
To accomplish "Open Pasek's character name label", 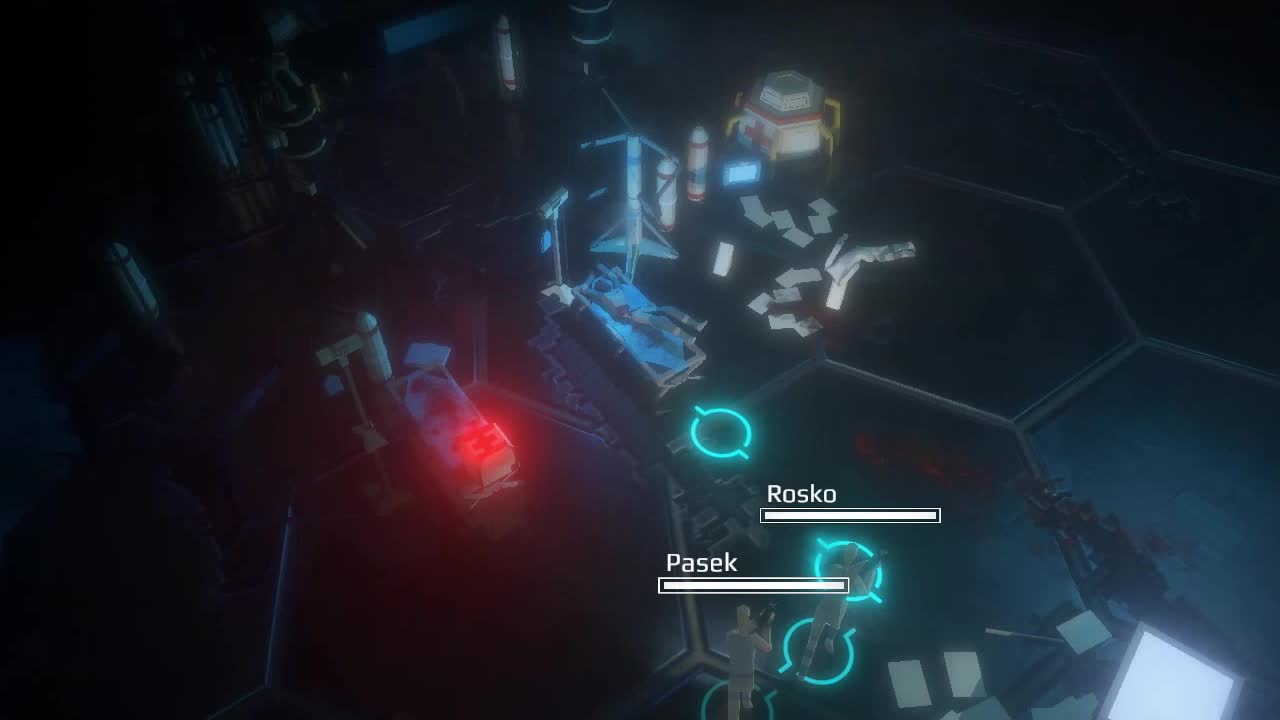I will point(700,562).
